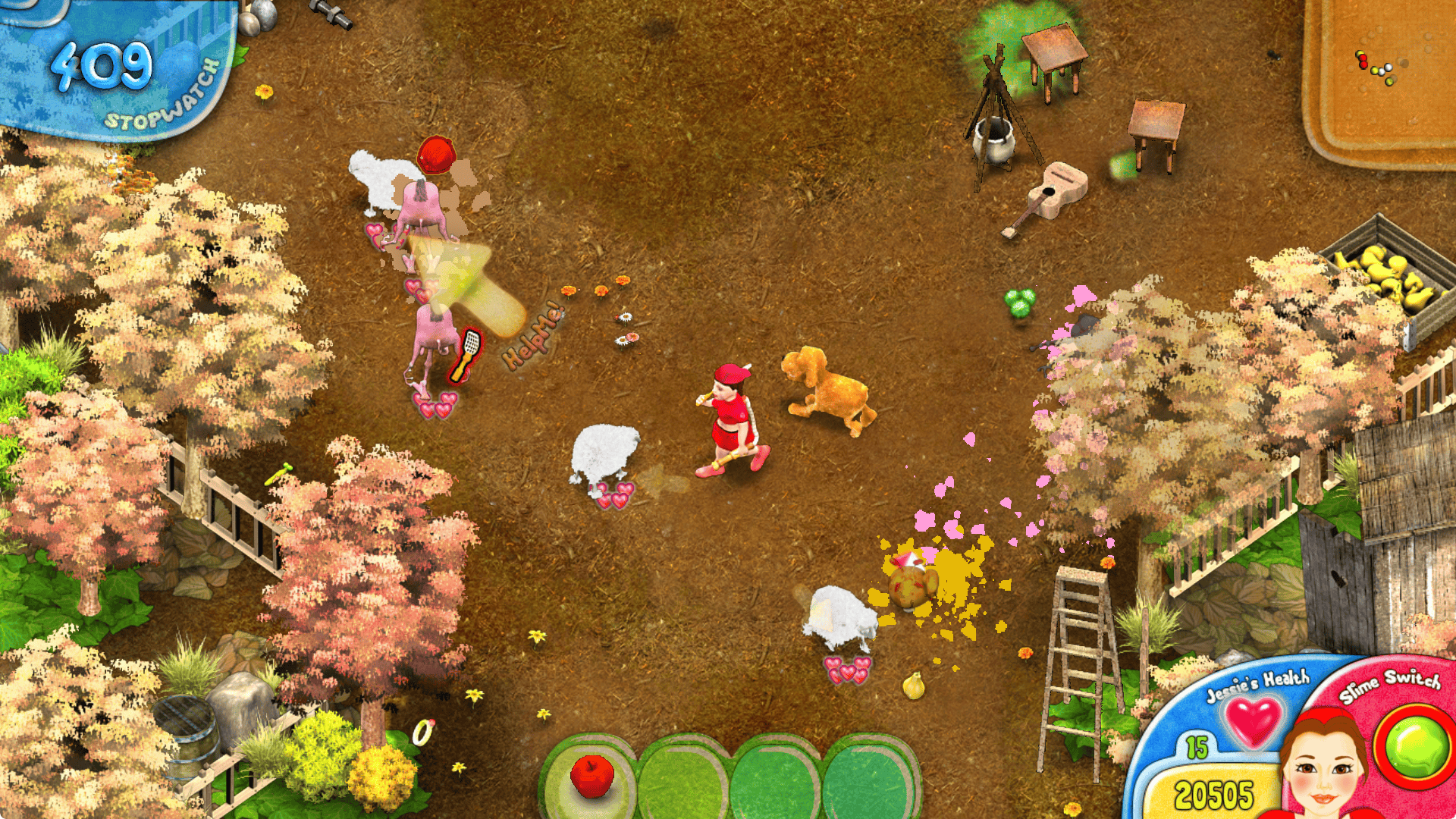Viewport: 1456px width, 819px height.
Task: Pick up the green slime blobs near the tree
Action: coord(1020,303)
